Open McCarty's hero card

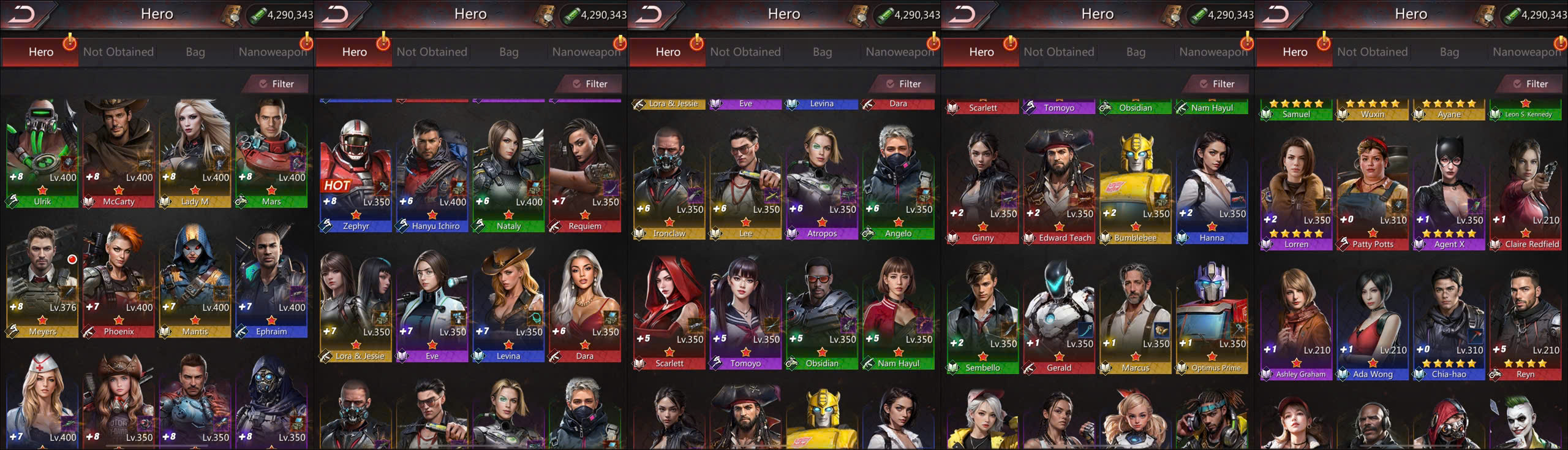pyautogui.click(x=119, y=153)
